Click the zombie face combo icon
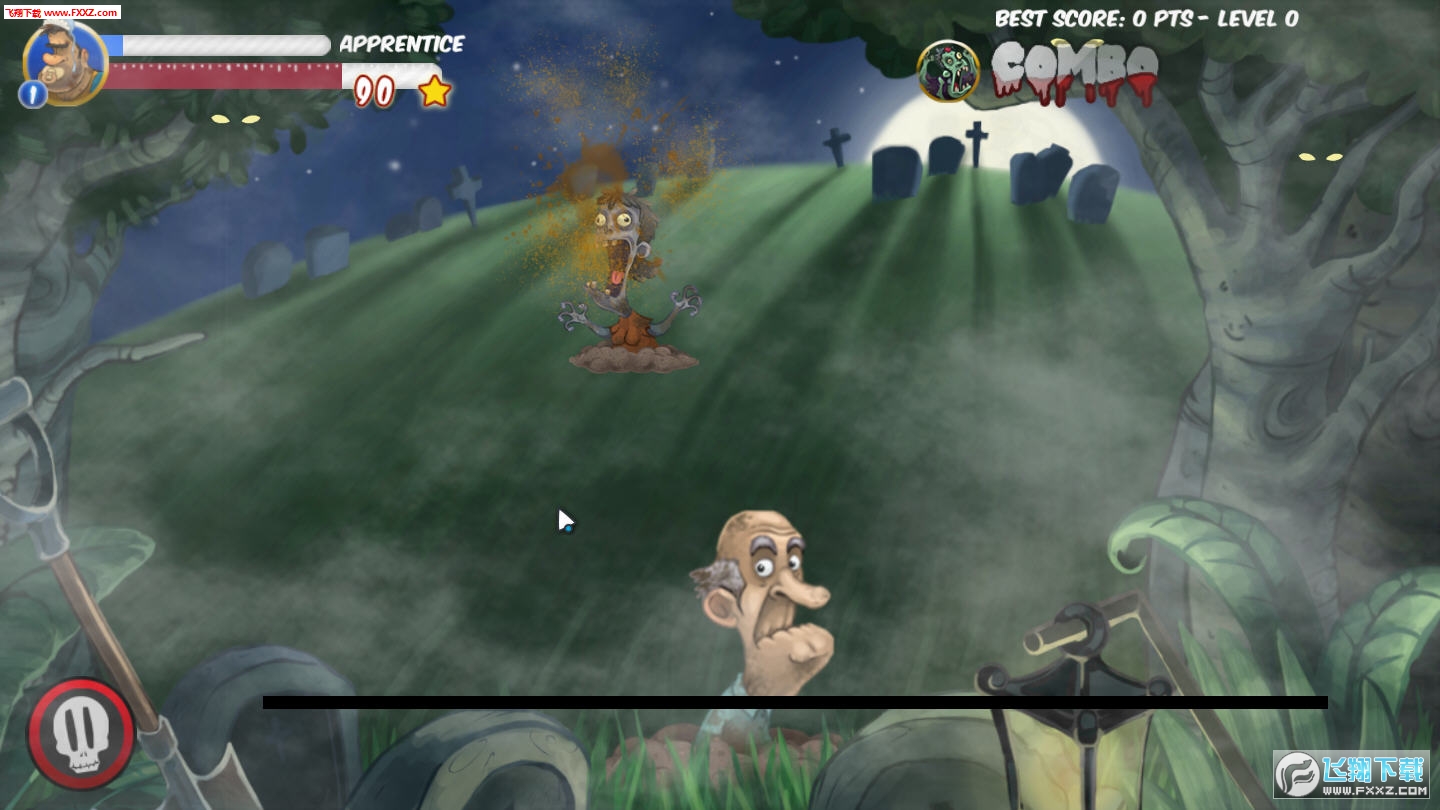Screen dimensions: 1440x810 948,71
